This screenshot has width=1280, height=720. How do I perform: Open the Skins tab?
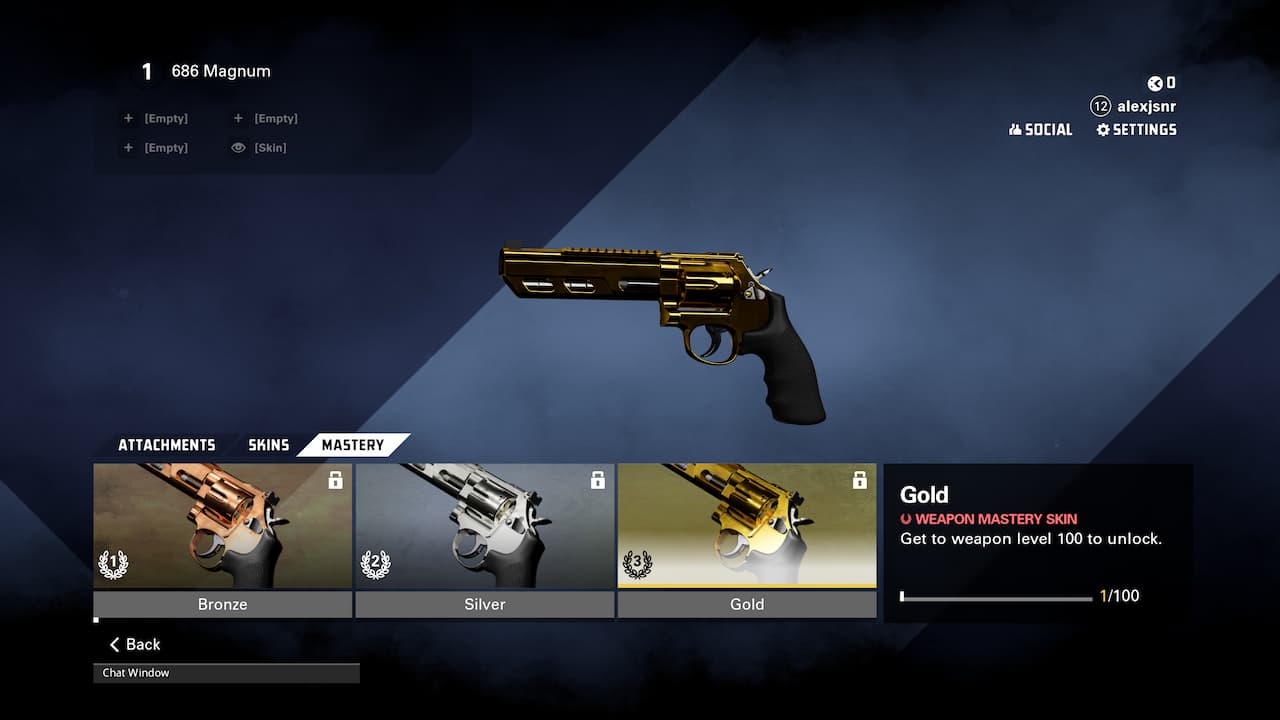coord(268,445)
